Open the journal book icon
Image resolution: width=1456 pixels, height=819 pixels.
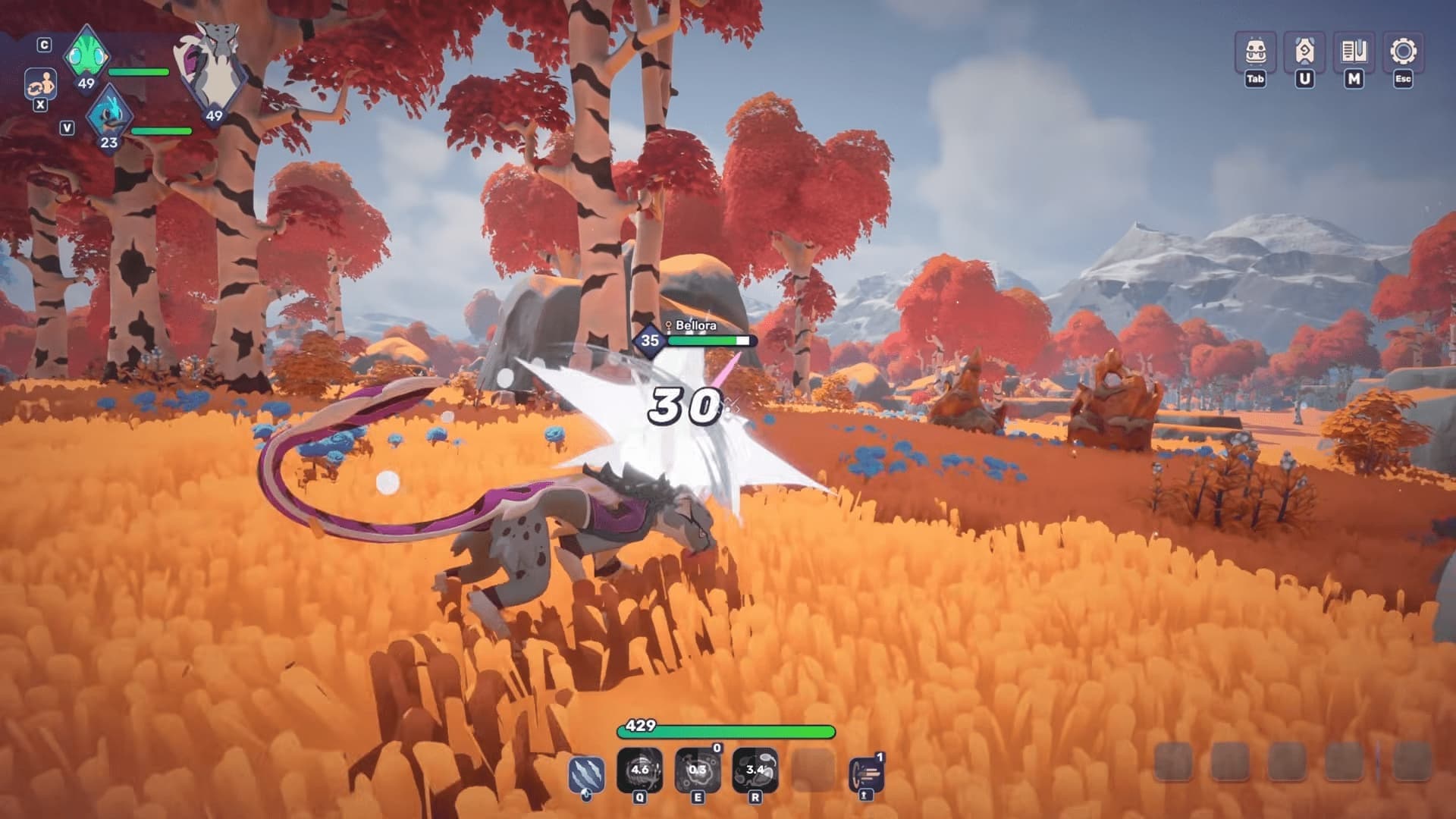[1354, 52]
